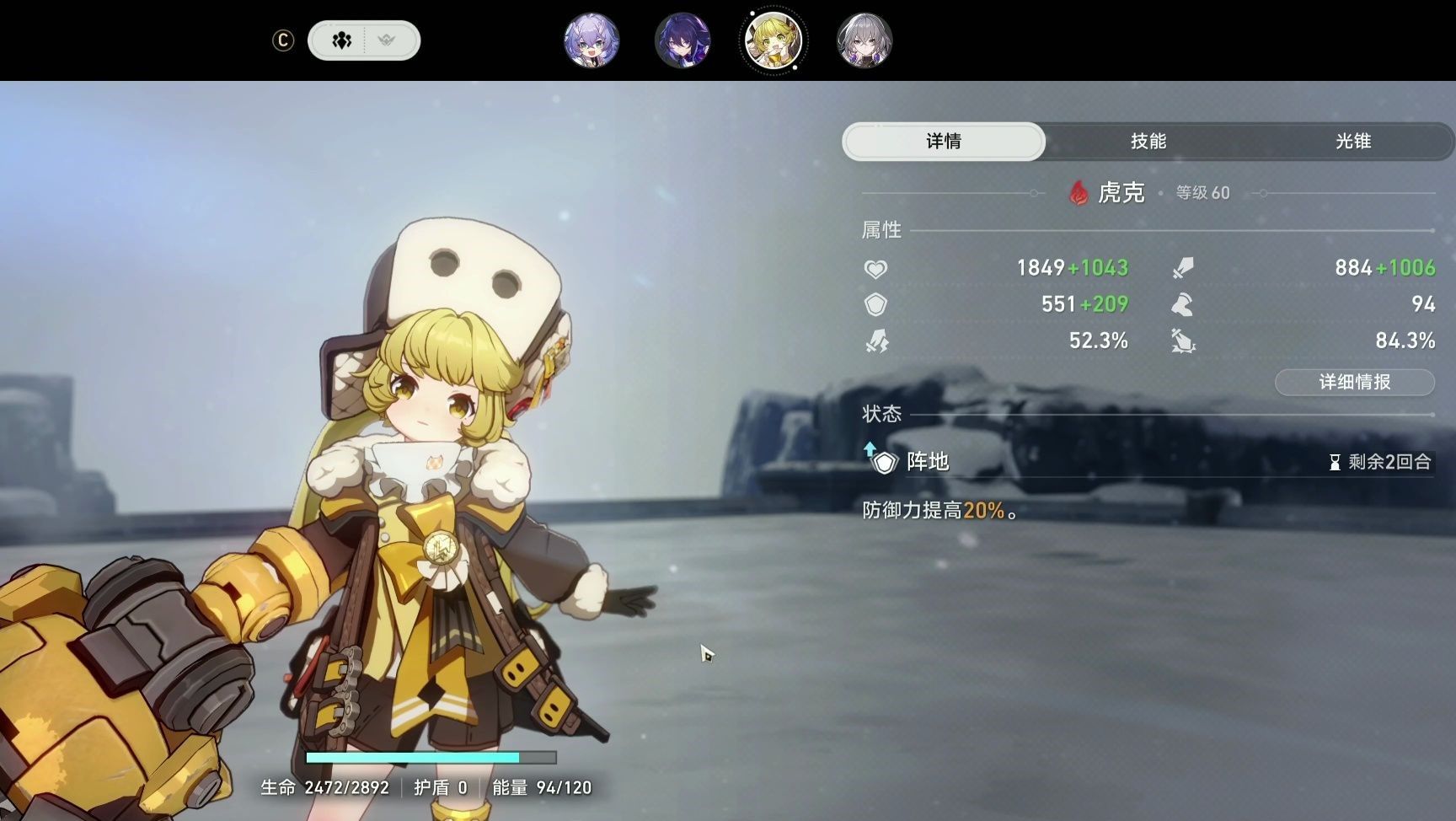Image resolution: width=1456 pixels, height=821 pixels.
Task: Click the crit rate stat icon
Action: [x=878, y=341]
